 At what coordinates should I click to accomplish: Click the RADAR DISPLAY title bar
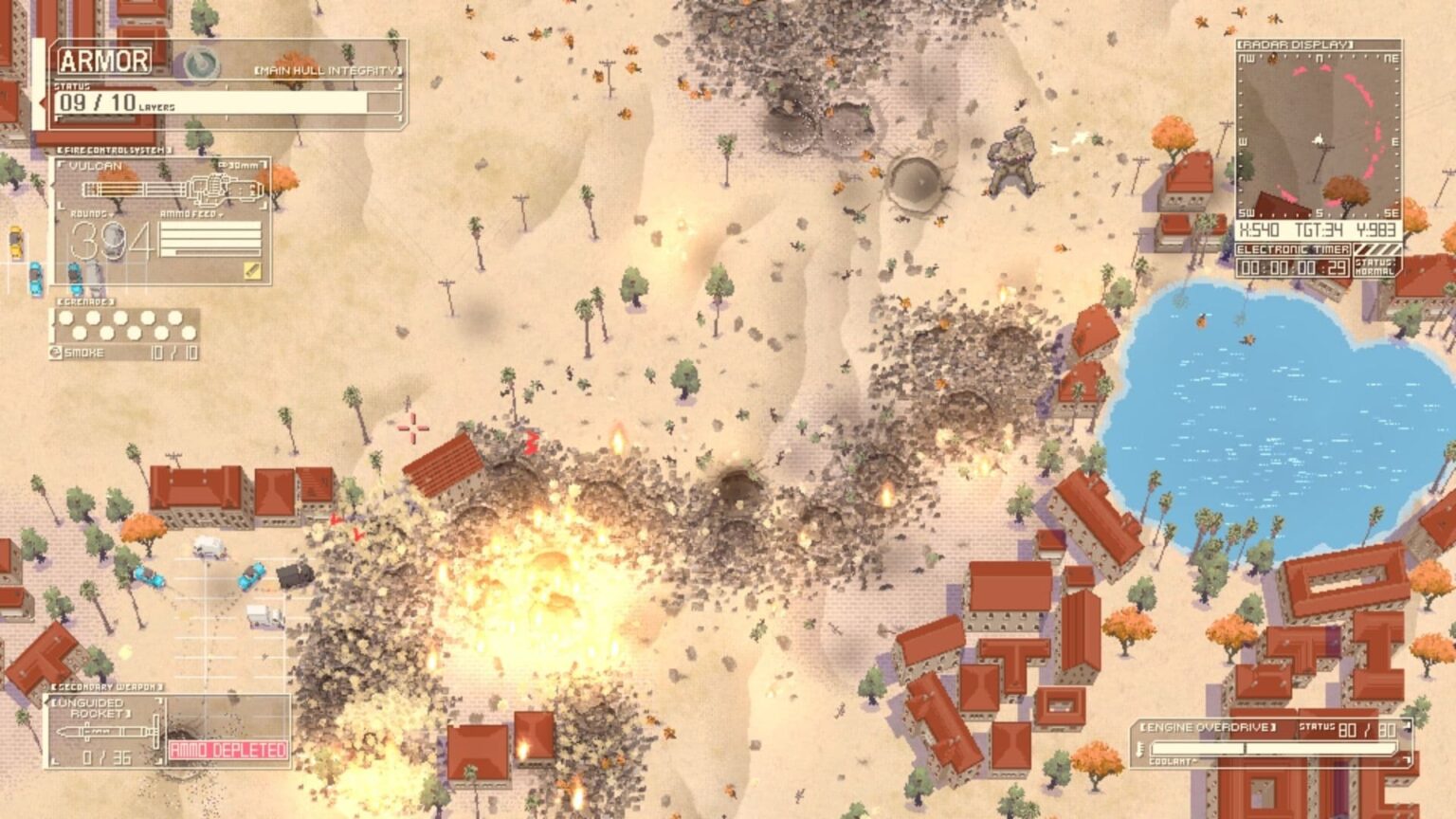point(1294,43)
